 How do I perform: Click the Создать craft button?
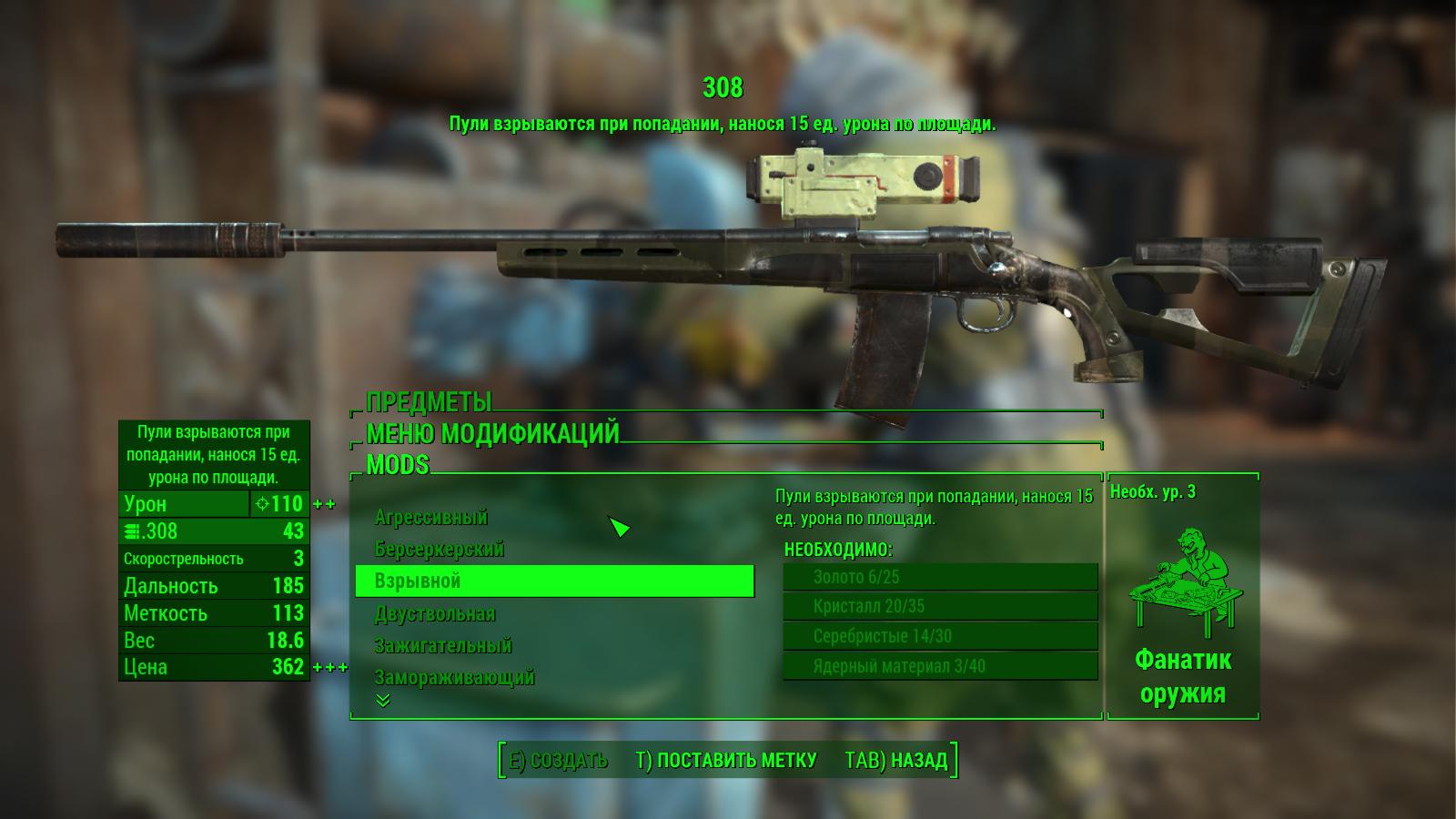coord(558,761)
